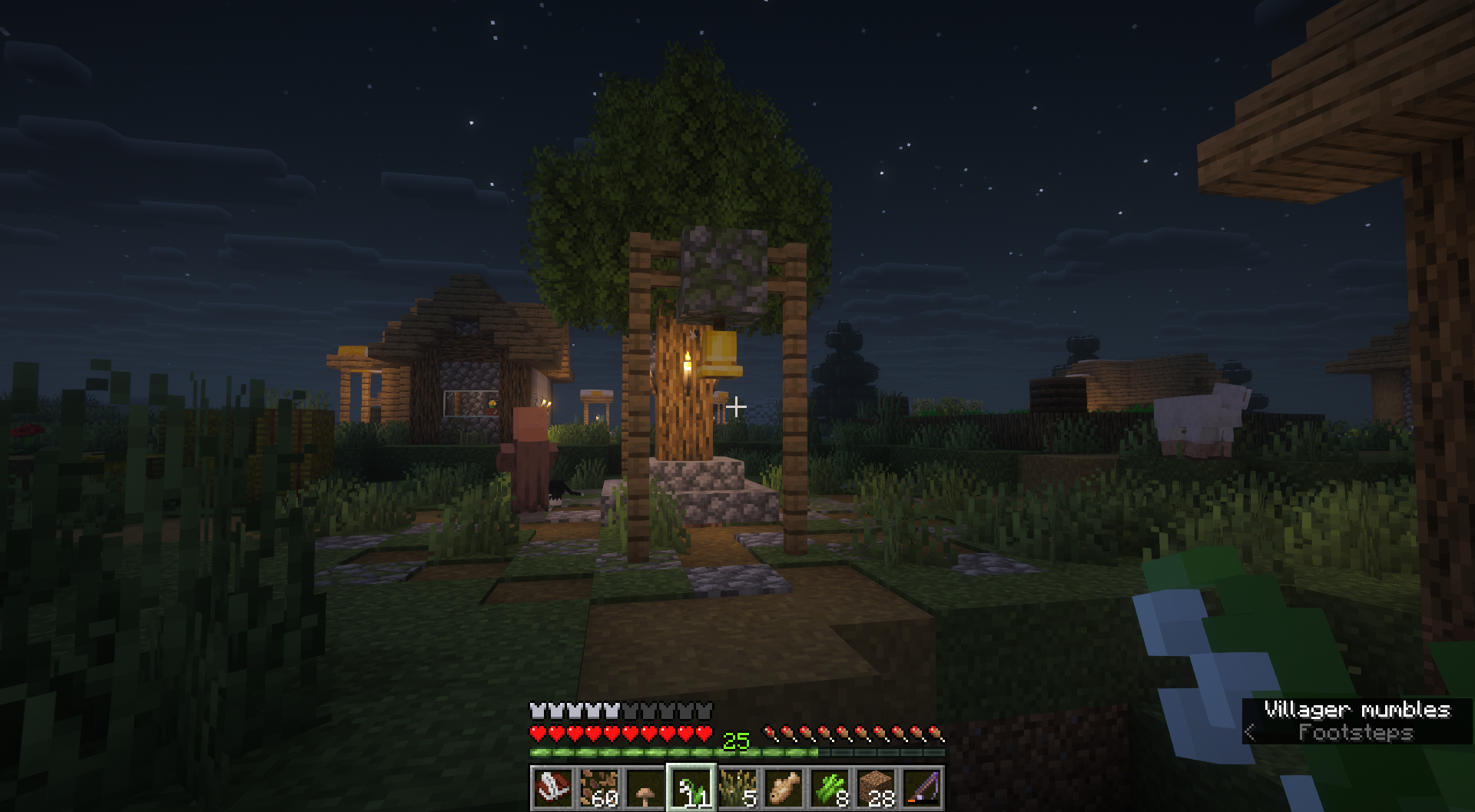Select the book and quill hotbar slot
1475x812 pixels.
click(x=552, y=787)
